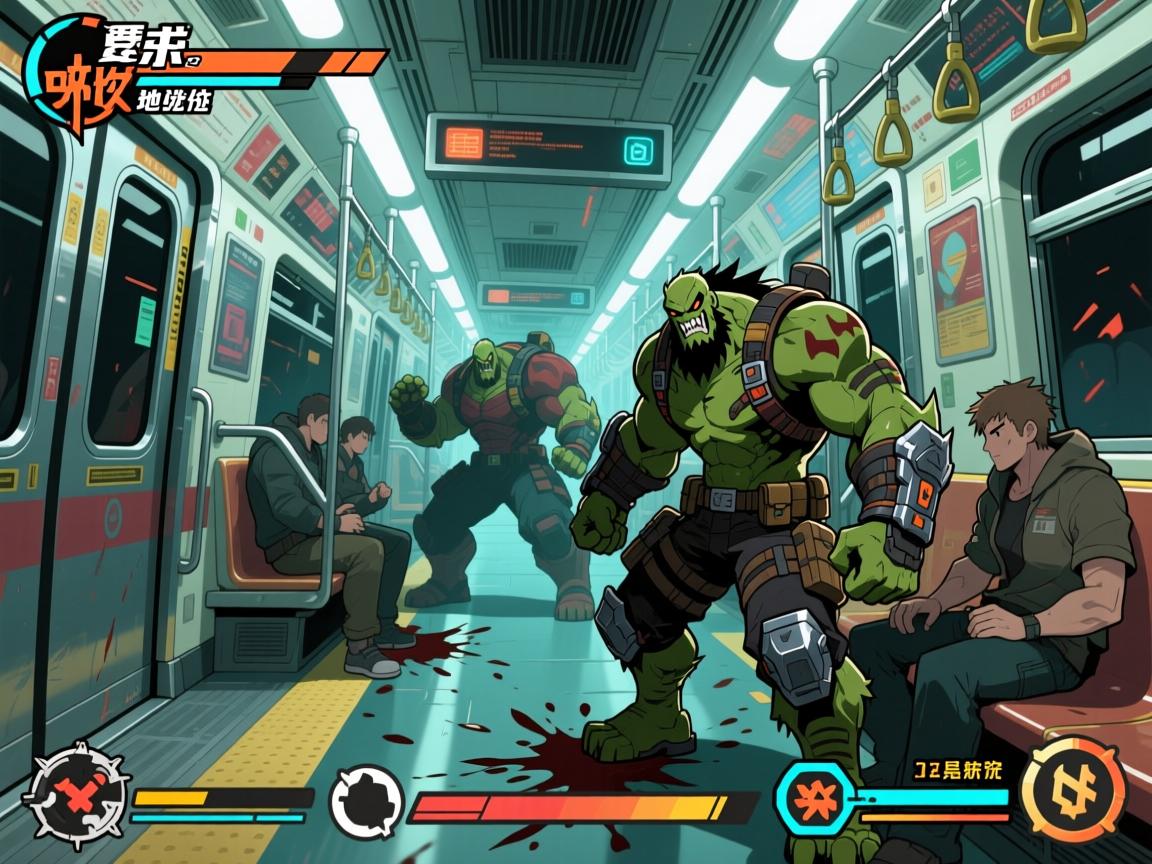The width and height of the screenshot is (1152, 864).
Task: Select the white creature silhouette icon
Action: click(x=367, y=802)
